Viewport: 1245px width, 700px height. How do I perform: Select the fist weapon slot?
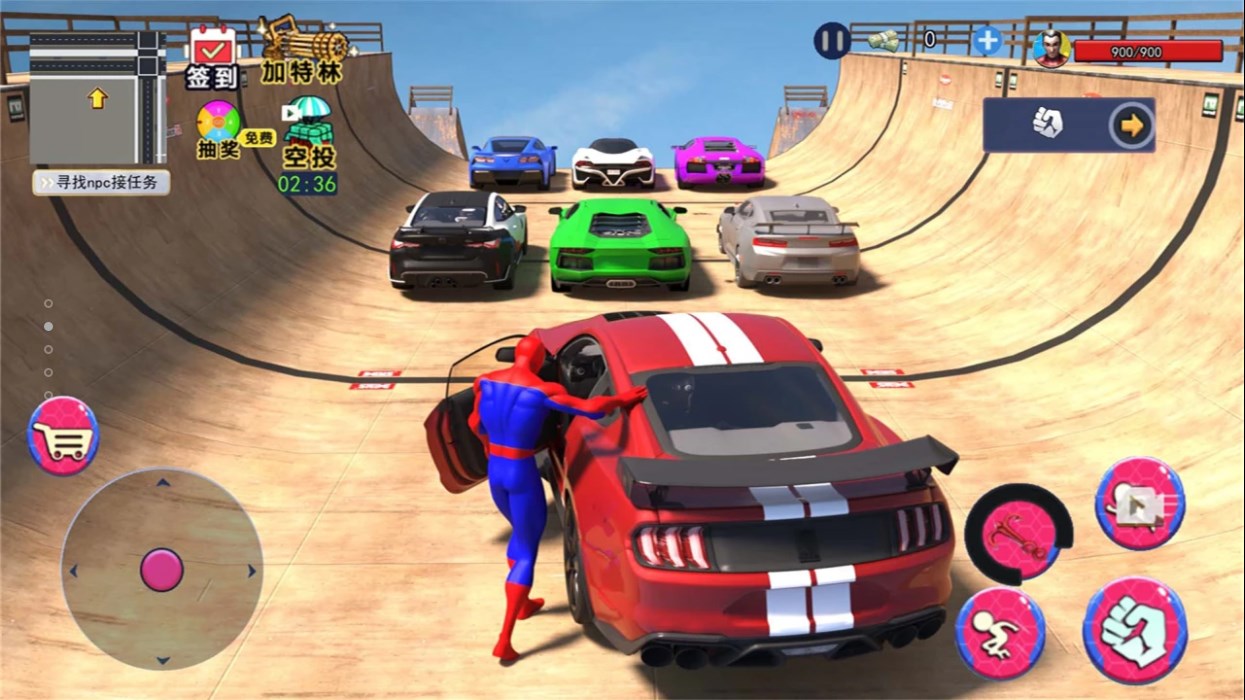[x=1047, y=125]
